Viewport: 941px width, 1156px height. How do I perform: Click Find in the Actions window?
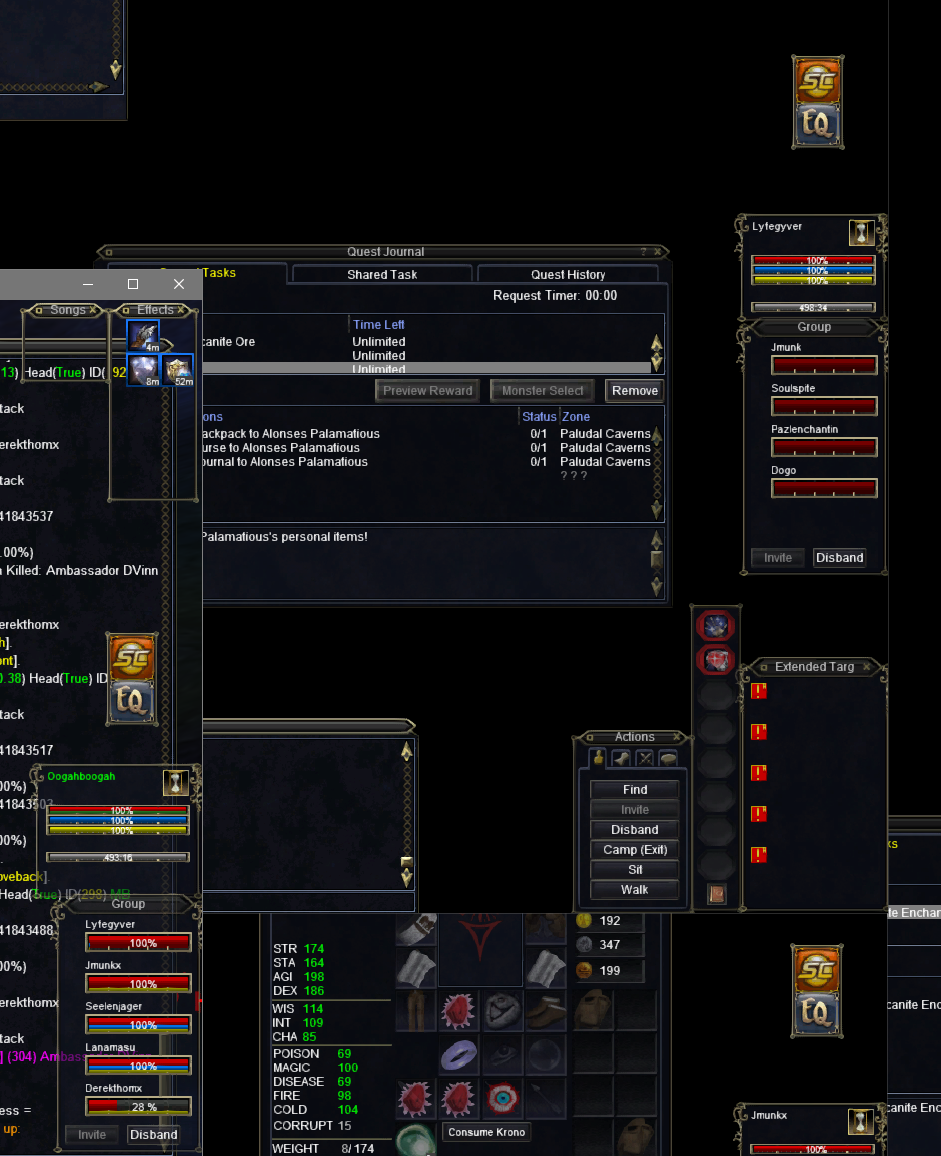[x=635, y=790]
